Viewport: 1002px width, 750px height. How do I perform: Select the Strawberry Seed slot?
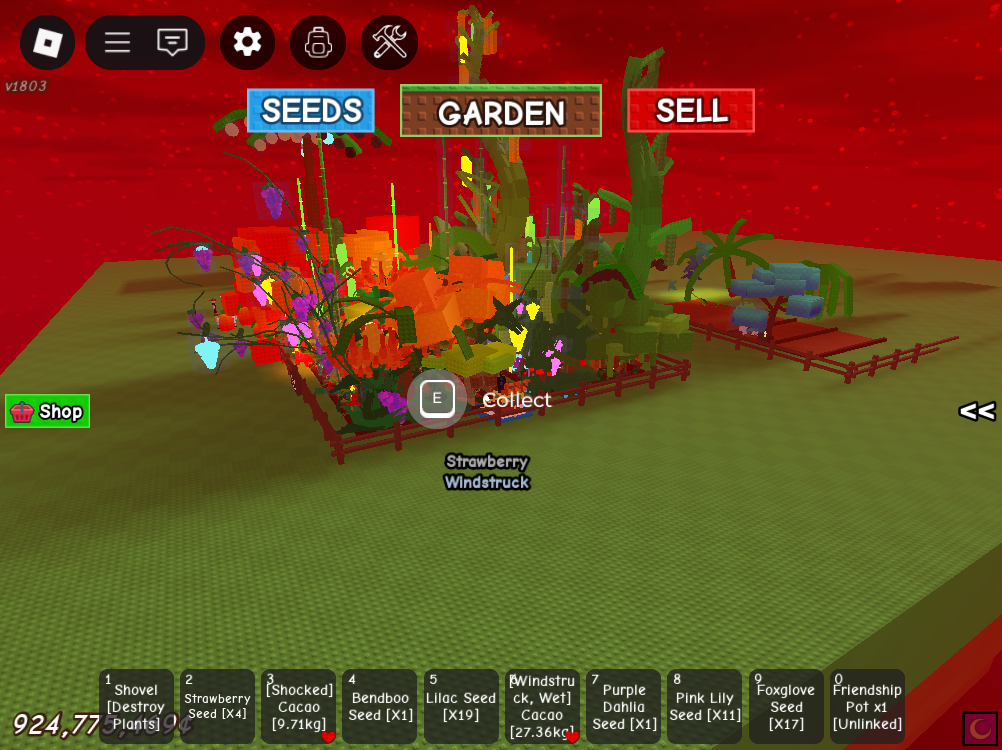217,707
